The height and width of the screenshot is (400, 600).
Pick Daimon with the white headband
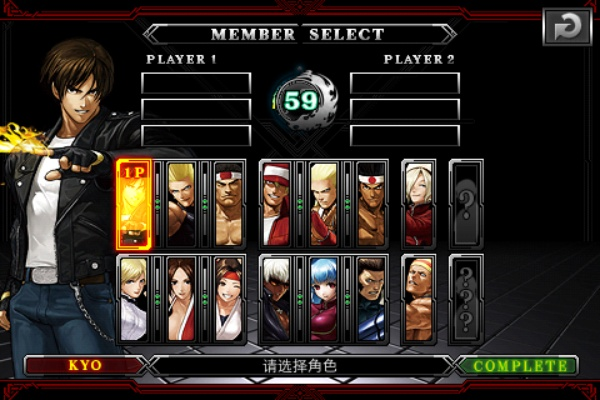[229, 204]
